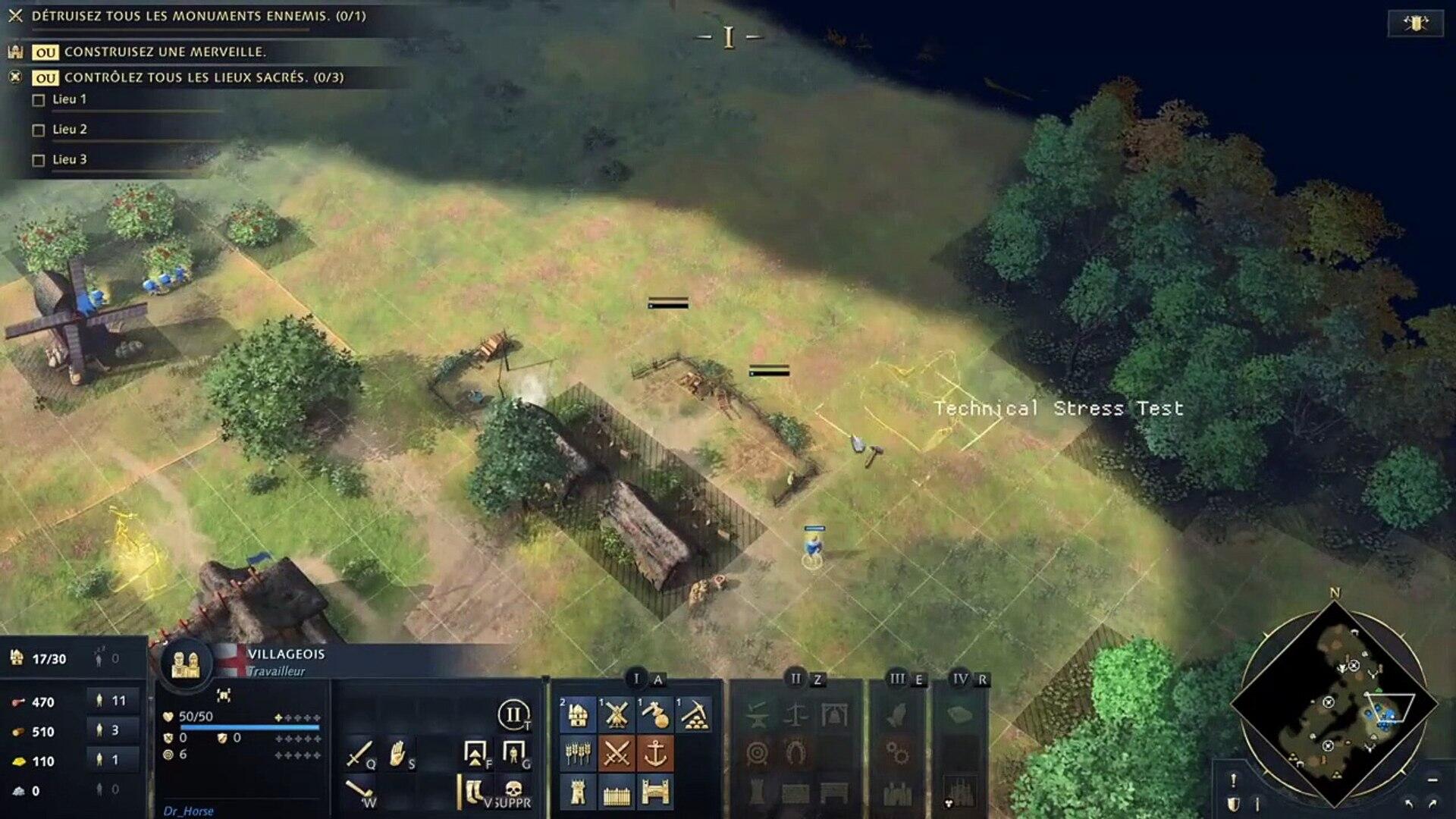Choose the mill building icon
Image resolution: width=1456 pixels, height=819 pixels.
[x=616, y=714]
